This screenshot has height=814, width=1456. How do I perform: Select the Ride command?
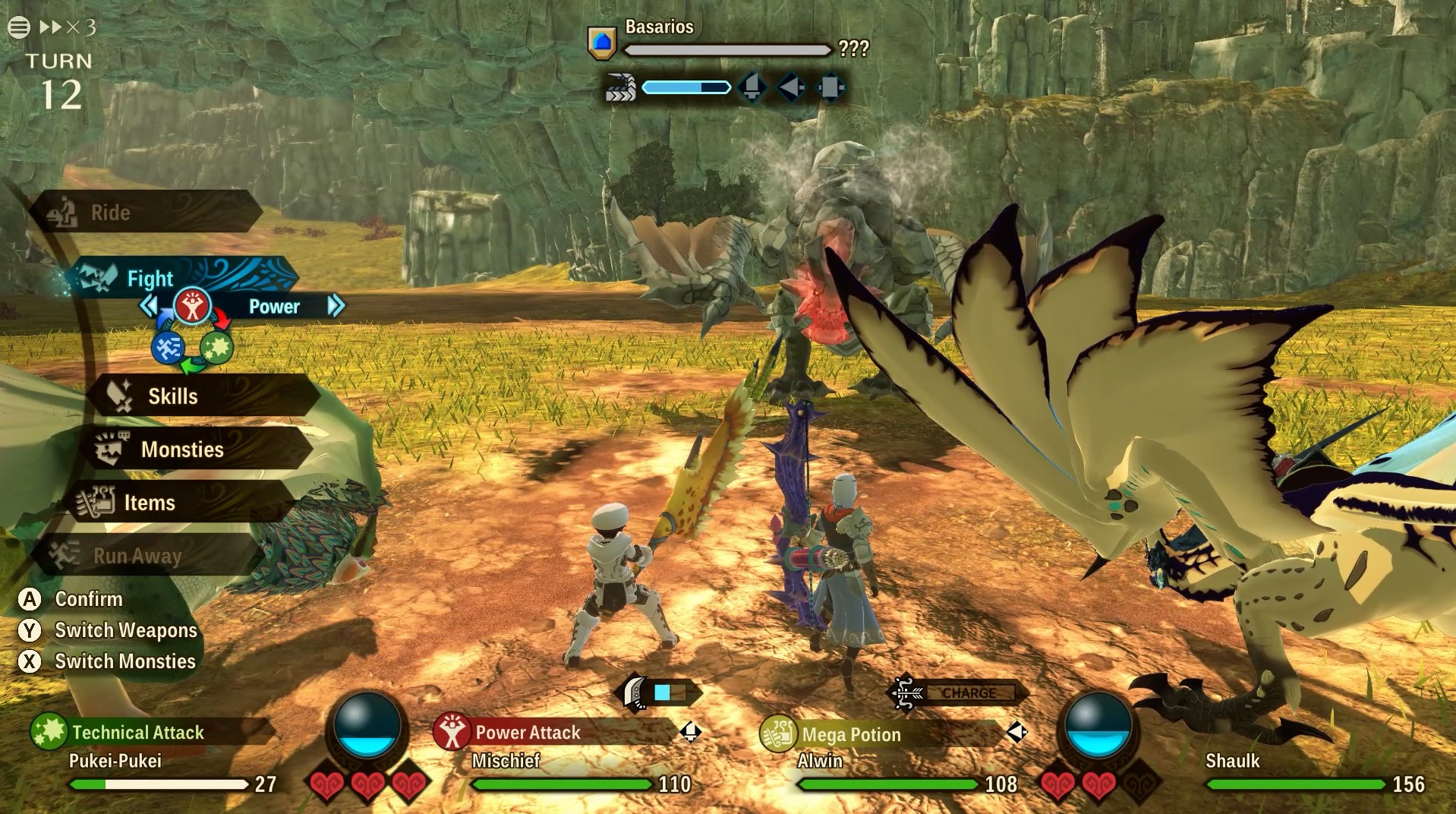144,213
